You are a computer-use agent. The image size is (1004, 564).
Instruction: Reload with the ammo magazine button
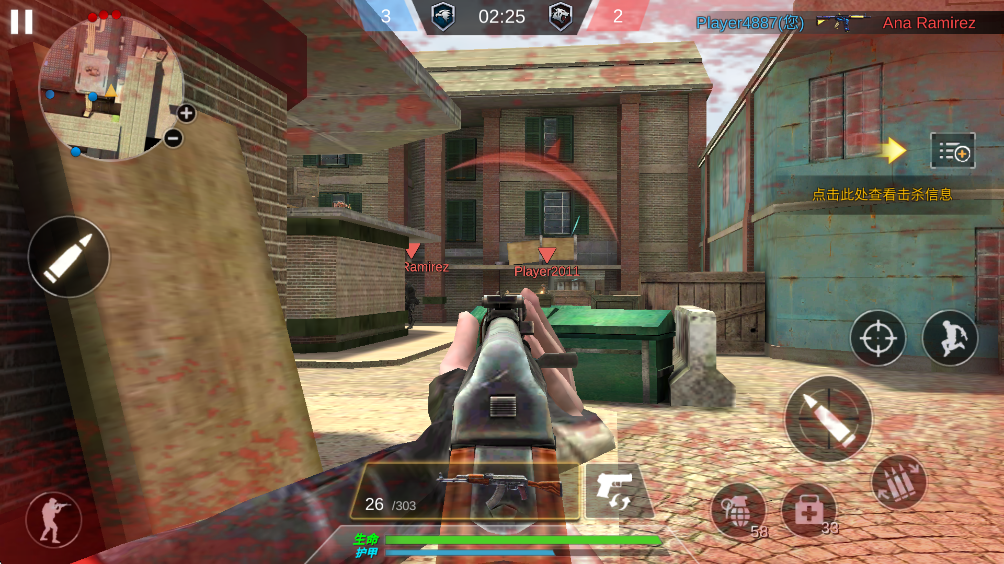coord(899,481)
